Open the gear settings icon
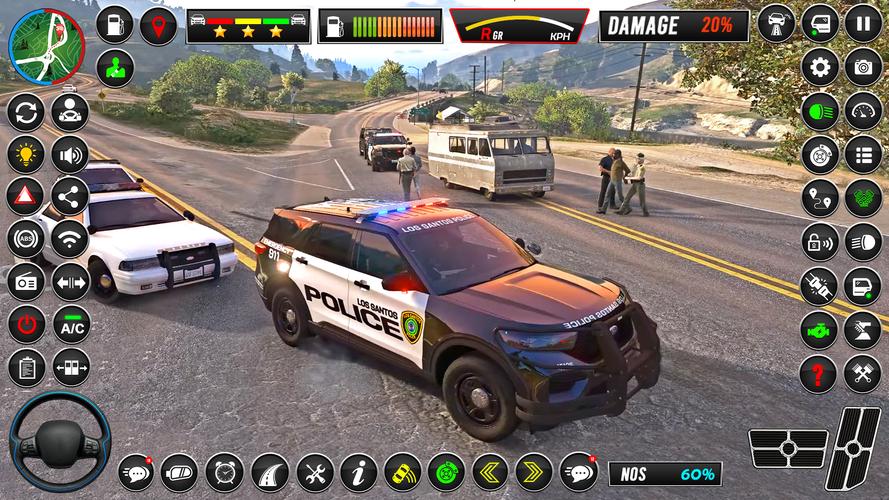889x500 pixels. click(820, 67)
